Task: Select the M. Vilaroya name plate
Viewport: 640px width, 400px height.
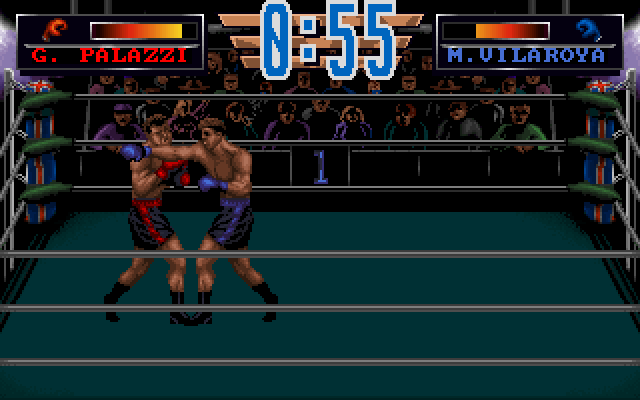Action: [527, 56]
